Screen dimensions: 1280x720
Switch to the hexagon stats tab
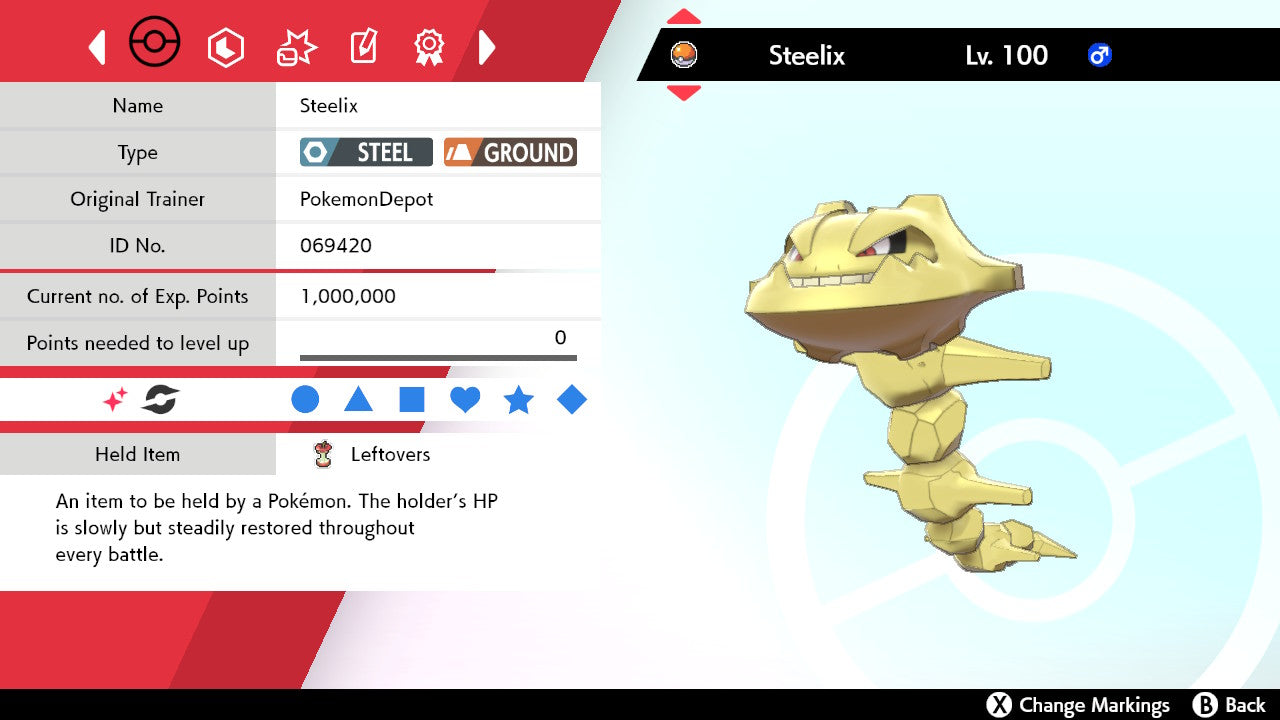click(x=225, y=47)
